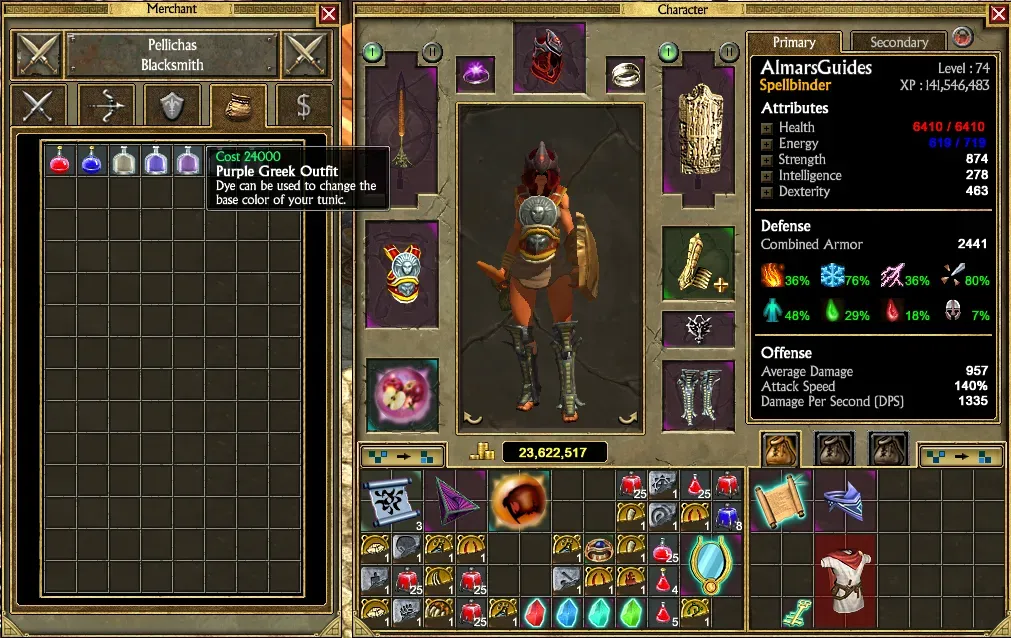Switch to the Secondary stats tab
This screenshot has height=638, width=1011.
tap(898, 42)
